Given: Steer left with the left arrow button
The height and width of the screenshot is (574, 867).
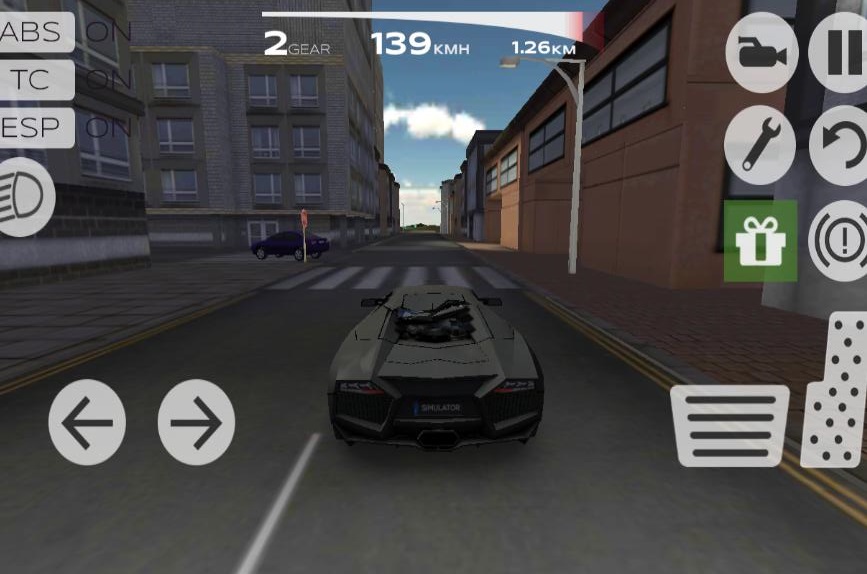Looking at the screenshot, I should (x=87, y=422).
